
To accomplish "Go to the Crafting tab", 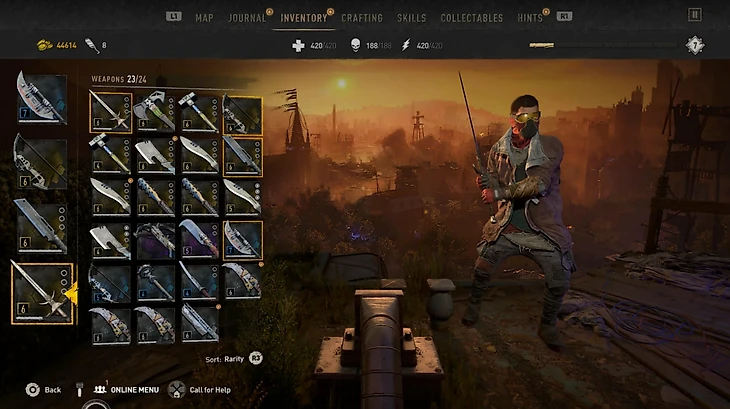I will click(x=362, y=17).
